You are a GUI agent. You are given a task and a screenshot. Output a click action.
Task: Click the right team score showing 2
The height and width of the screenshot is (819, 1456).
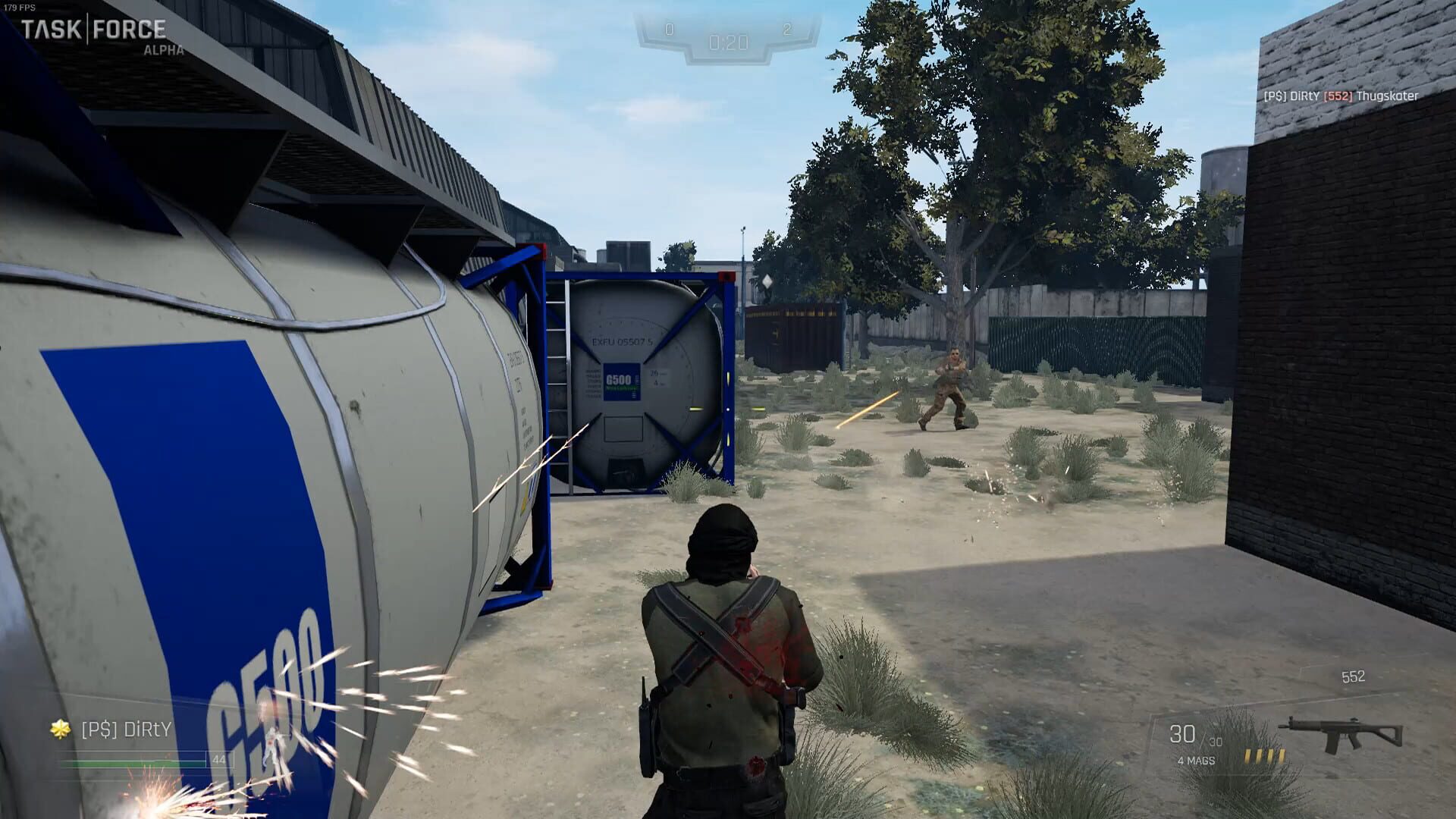787,29
